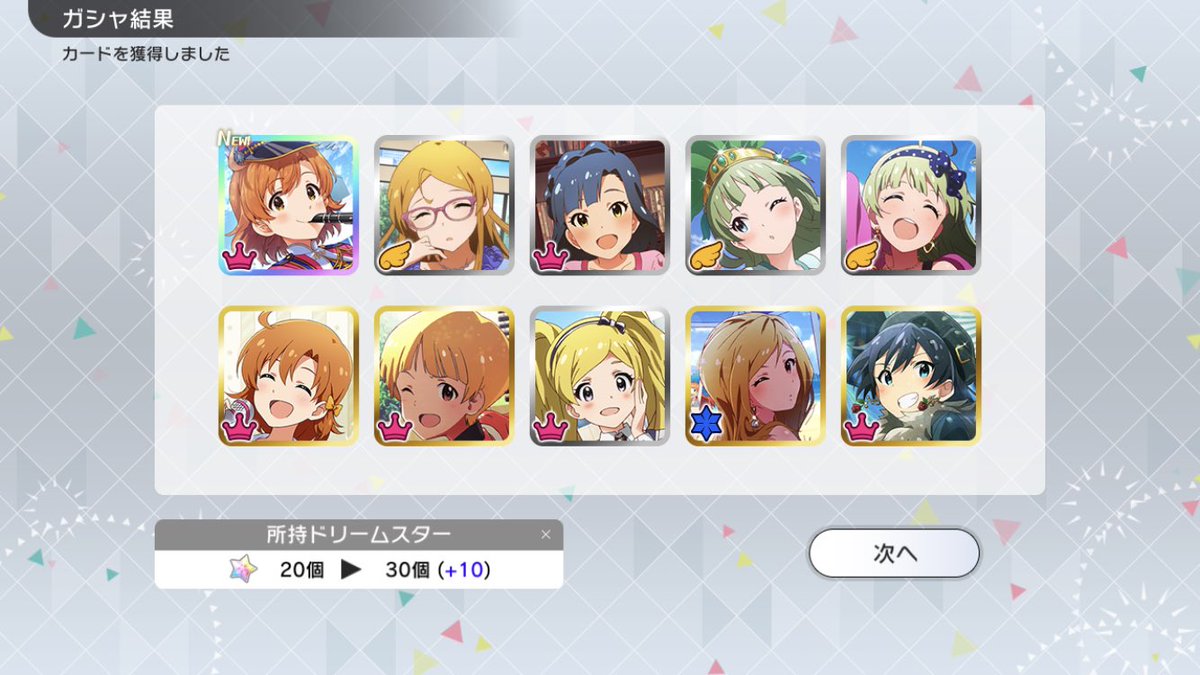Select the orange-haired girl card with yellow ribbon
1200x675 pixels.
pyautogui.click(x=287, y=376)
